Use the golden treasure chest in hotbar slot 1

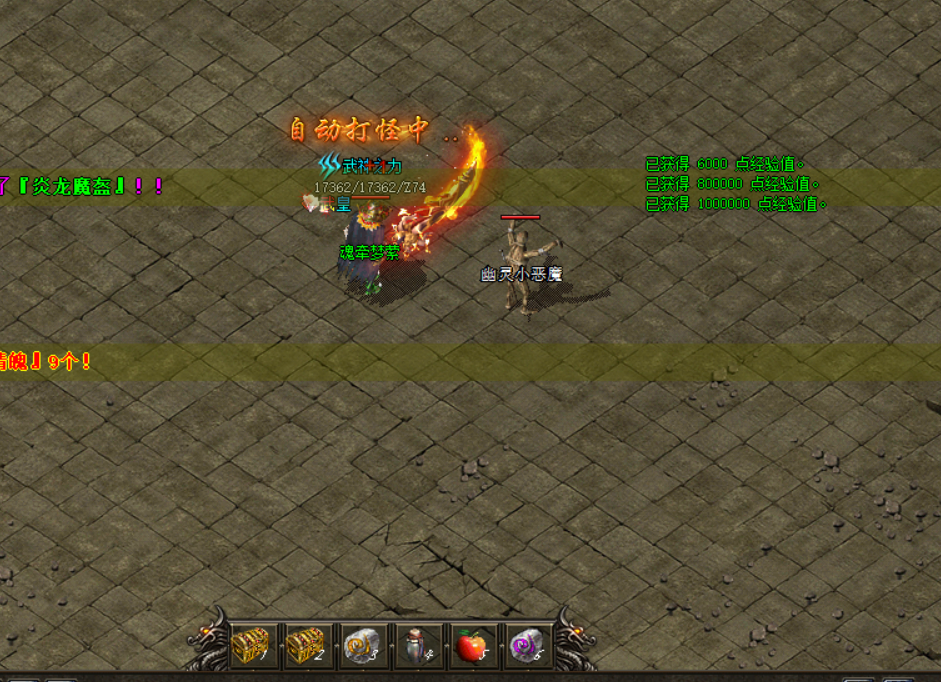(x=254, y=646)
